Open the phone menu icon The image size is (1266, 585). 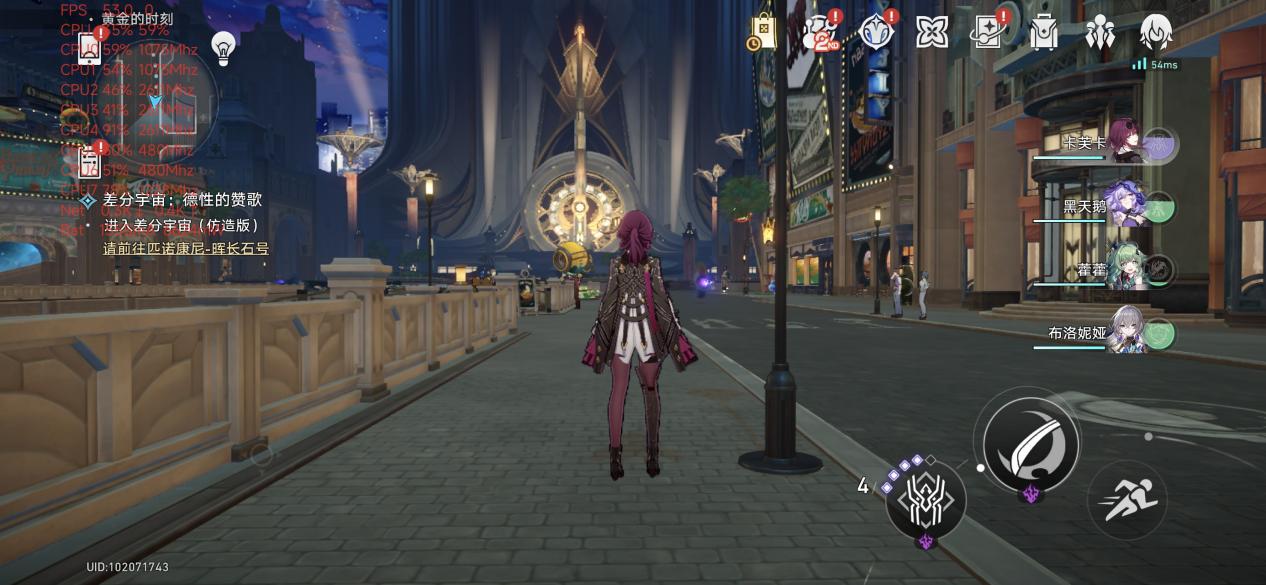pos(89,50)
